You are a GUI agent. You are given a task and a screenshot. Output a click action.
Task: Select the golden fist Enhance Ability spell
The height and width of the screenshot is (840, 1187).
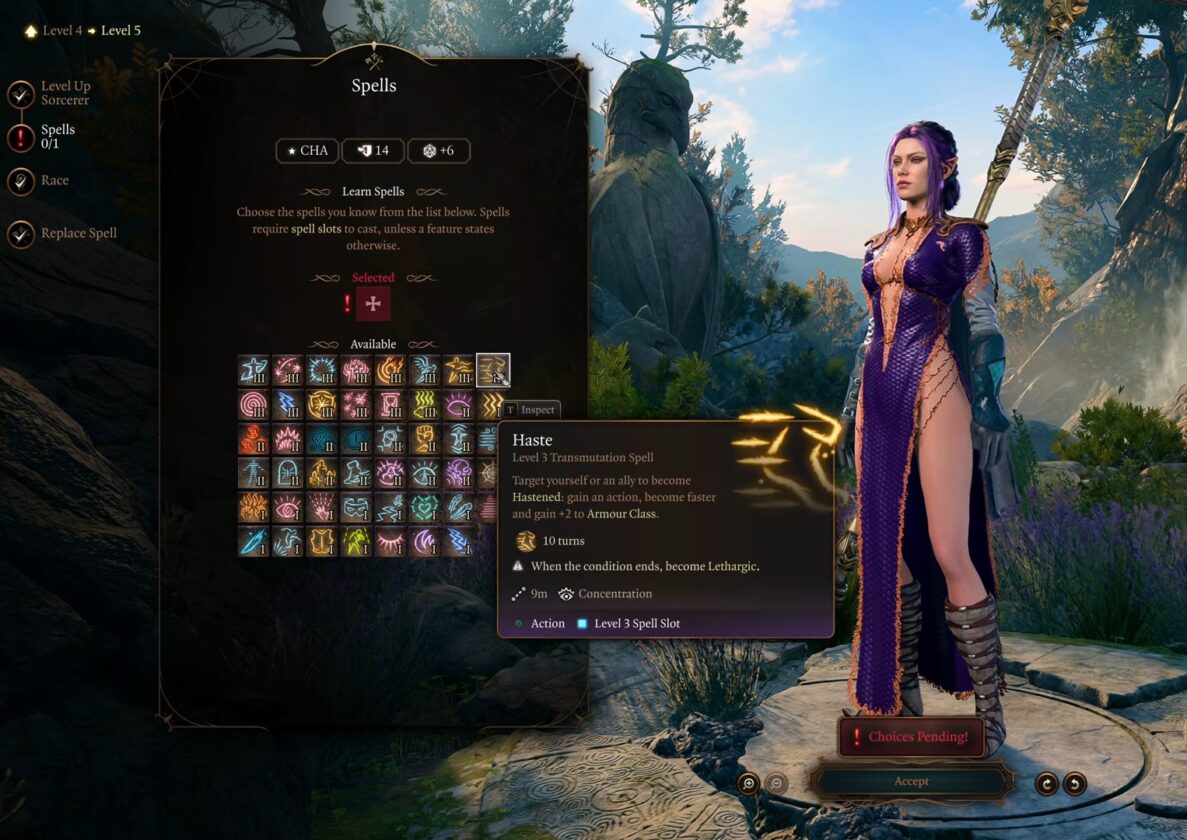click(424, 438)
